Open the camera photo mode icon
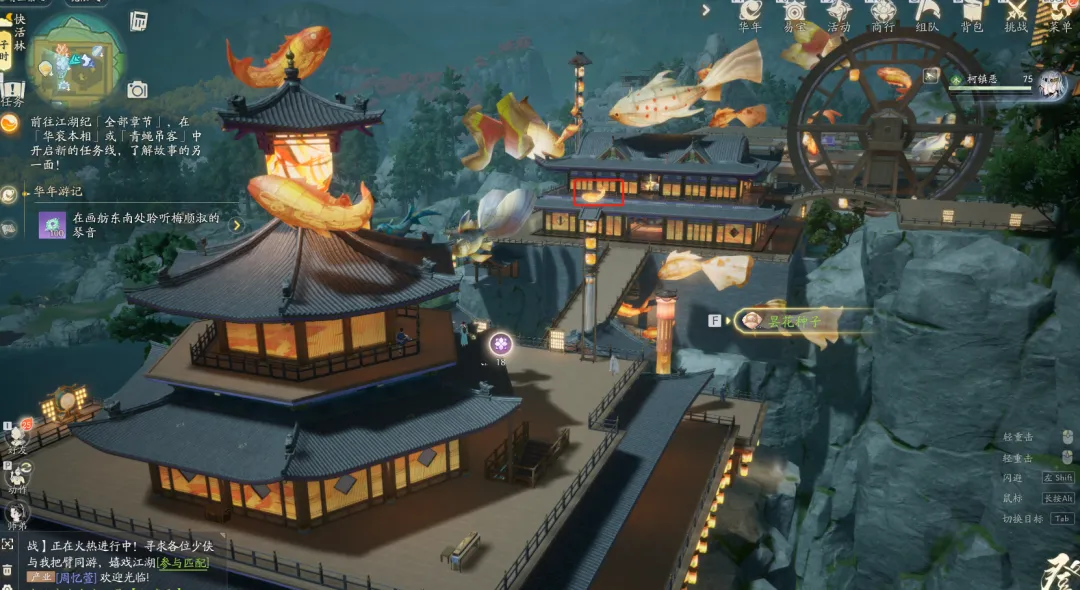This screenshot has width=1080, height=590. (138, 90)
